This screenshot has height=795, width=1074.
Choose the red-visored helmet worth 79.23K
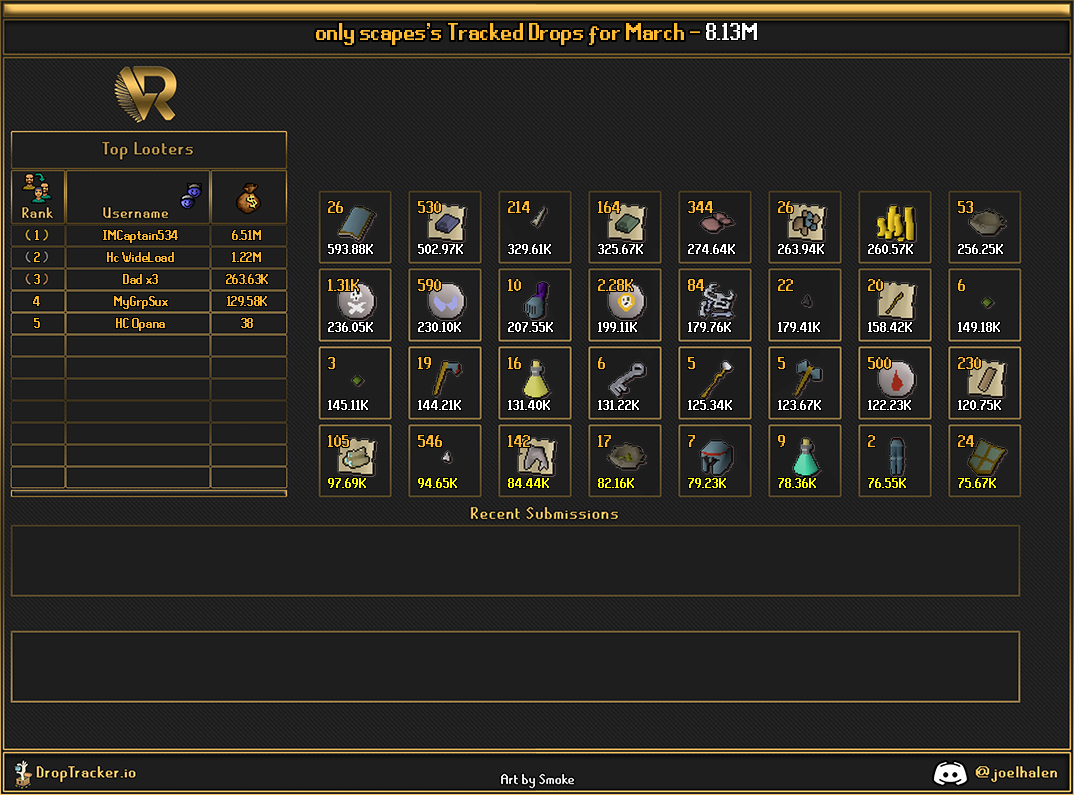point(714,461)
